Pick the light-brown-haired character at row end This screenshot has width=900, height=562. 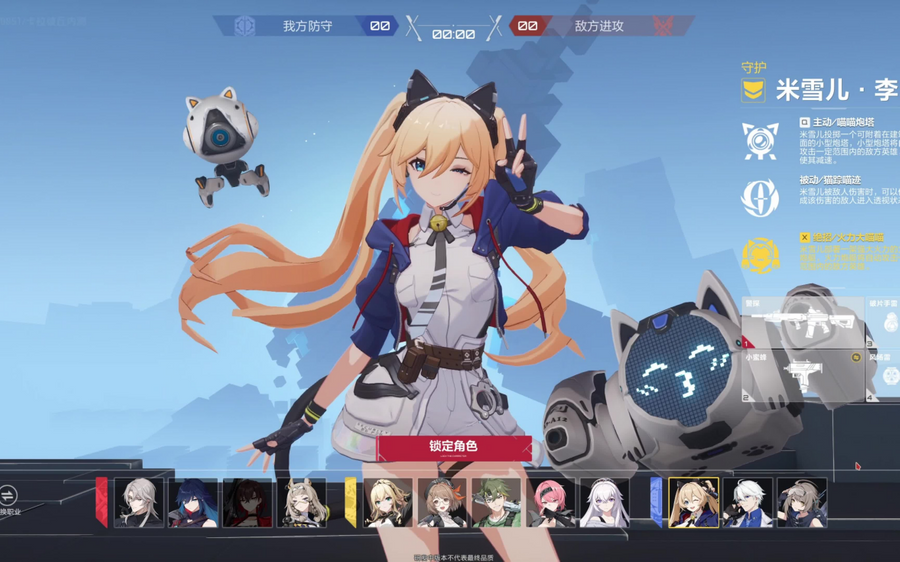pyautogui.click(x=801, y=502)
